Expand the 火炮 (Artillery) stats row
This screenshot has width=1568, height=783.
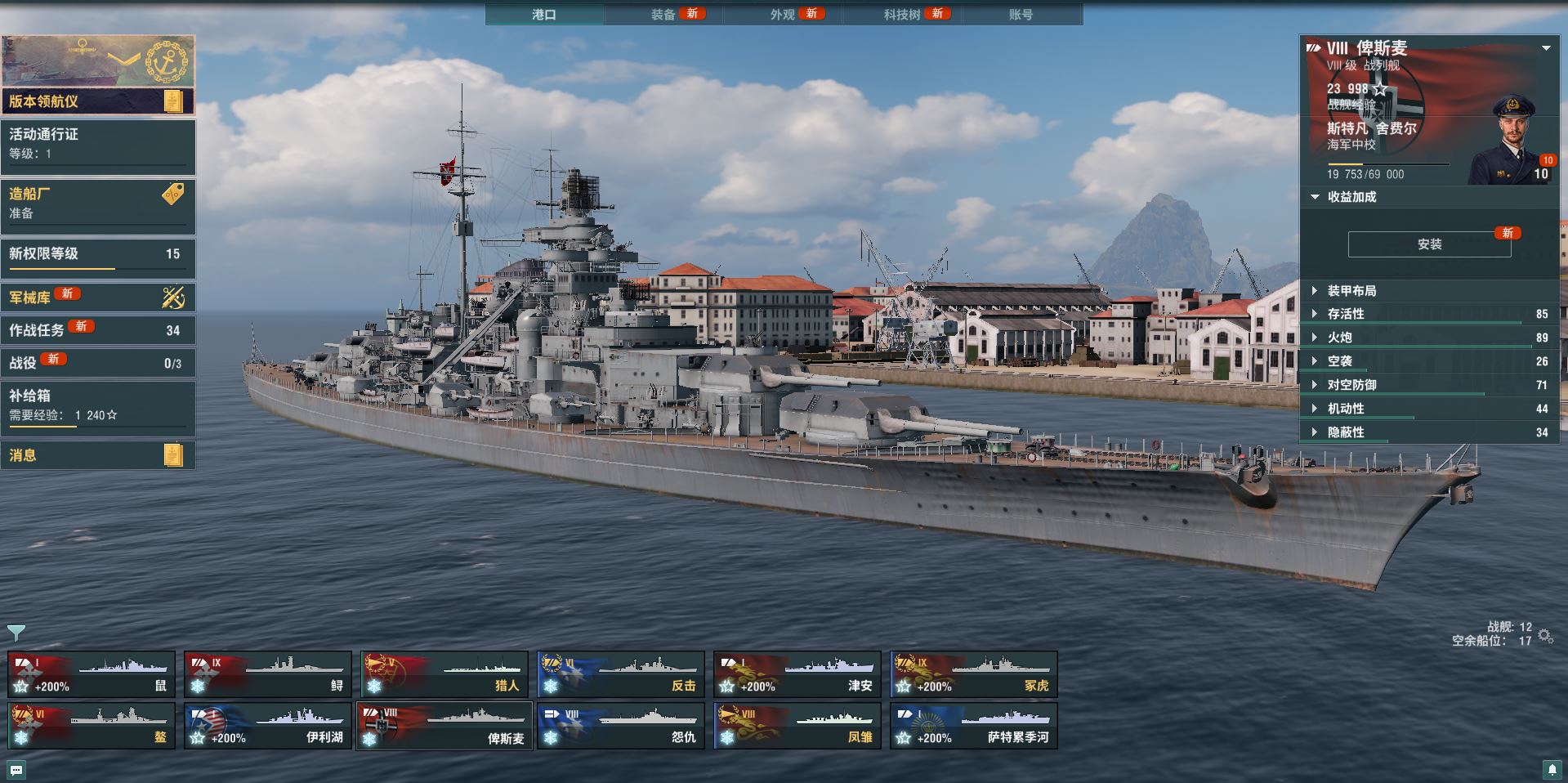click(1339, 338)
